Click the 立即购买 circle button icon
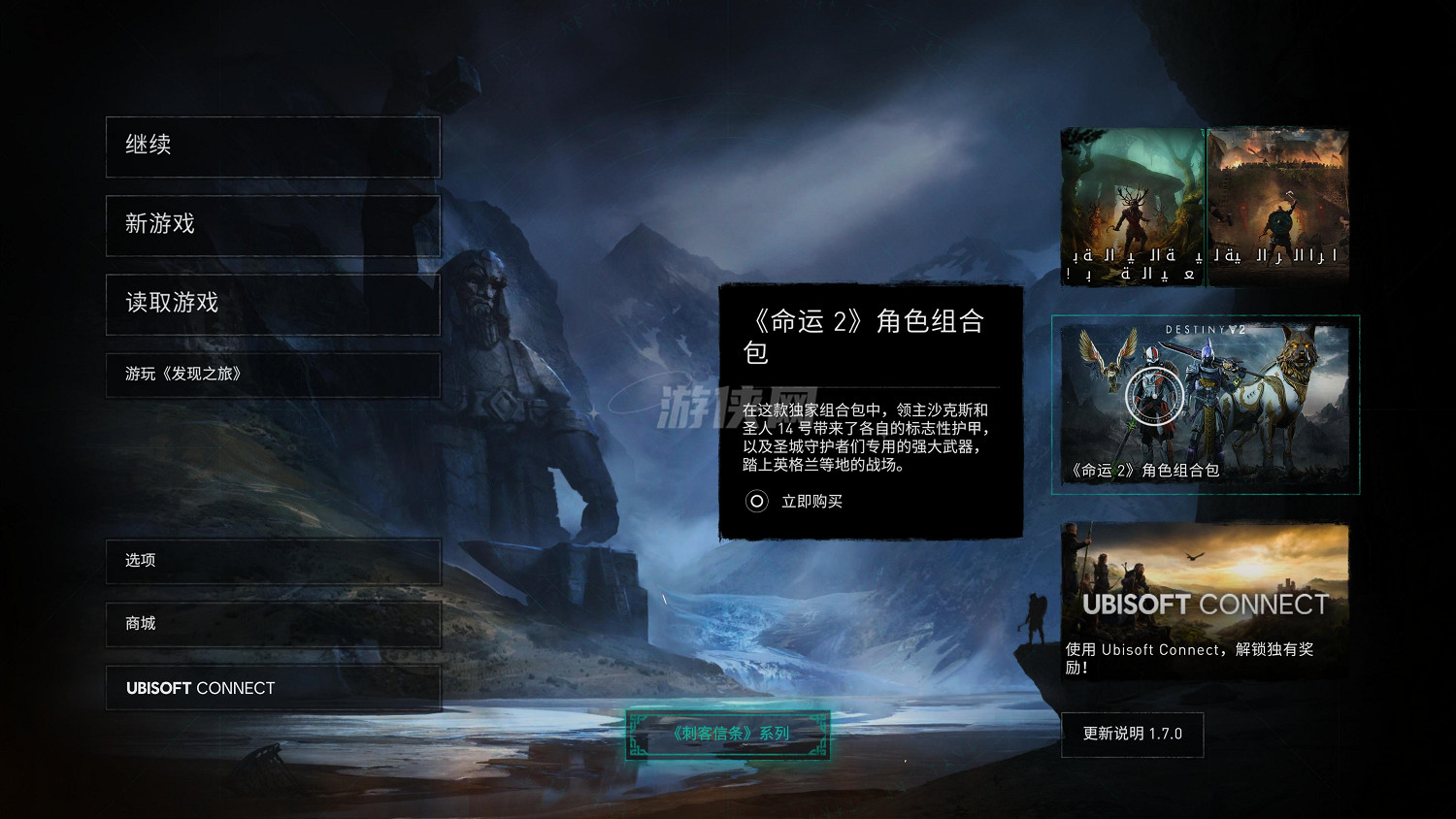The width and height of the screenshot is (1456, 819). pos(756,502)
